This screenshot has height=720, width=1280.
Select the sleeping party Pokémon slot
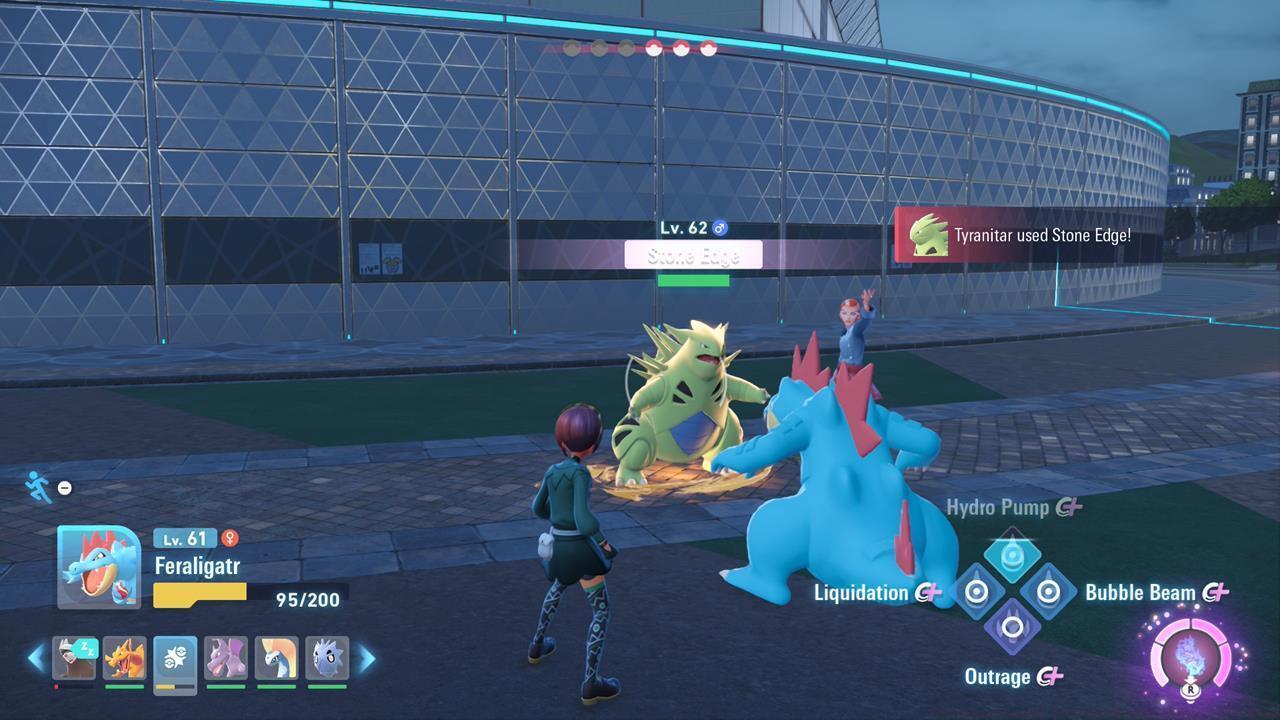tap(74, 658)
